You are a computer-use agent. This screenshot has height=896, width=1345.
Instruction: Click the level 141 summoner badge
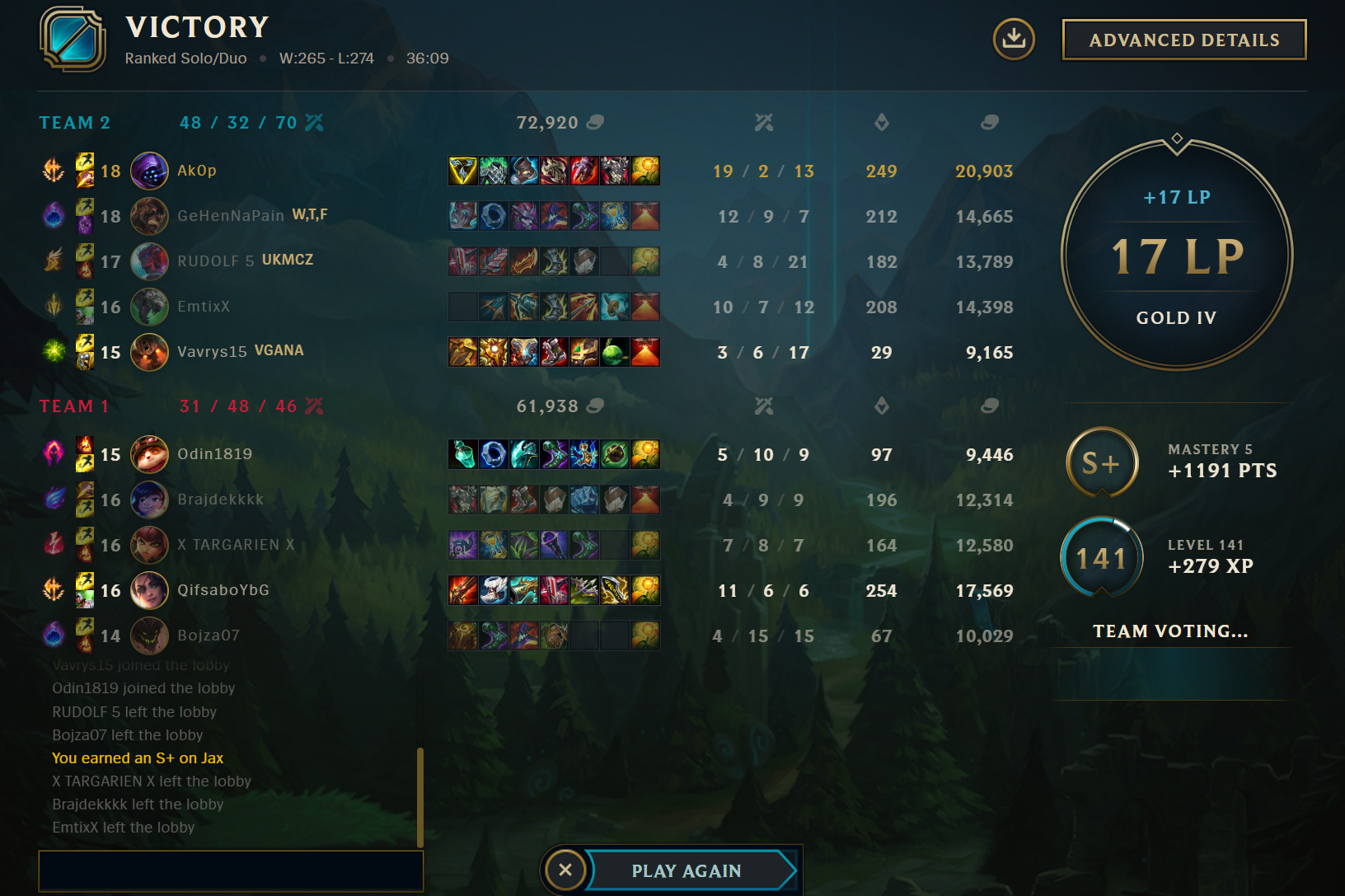coord(1102,557)
